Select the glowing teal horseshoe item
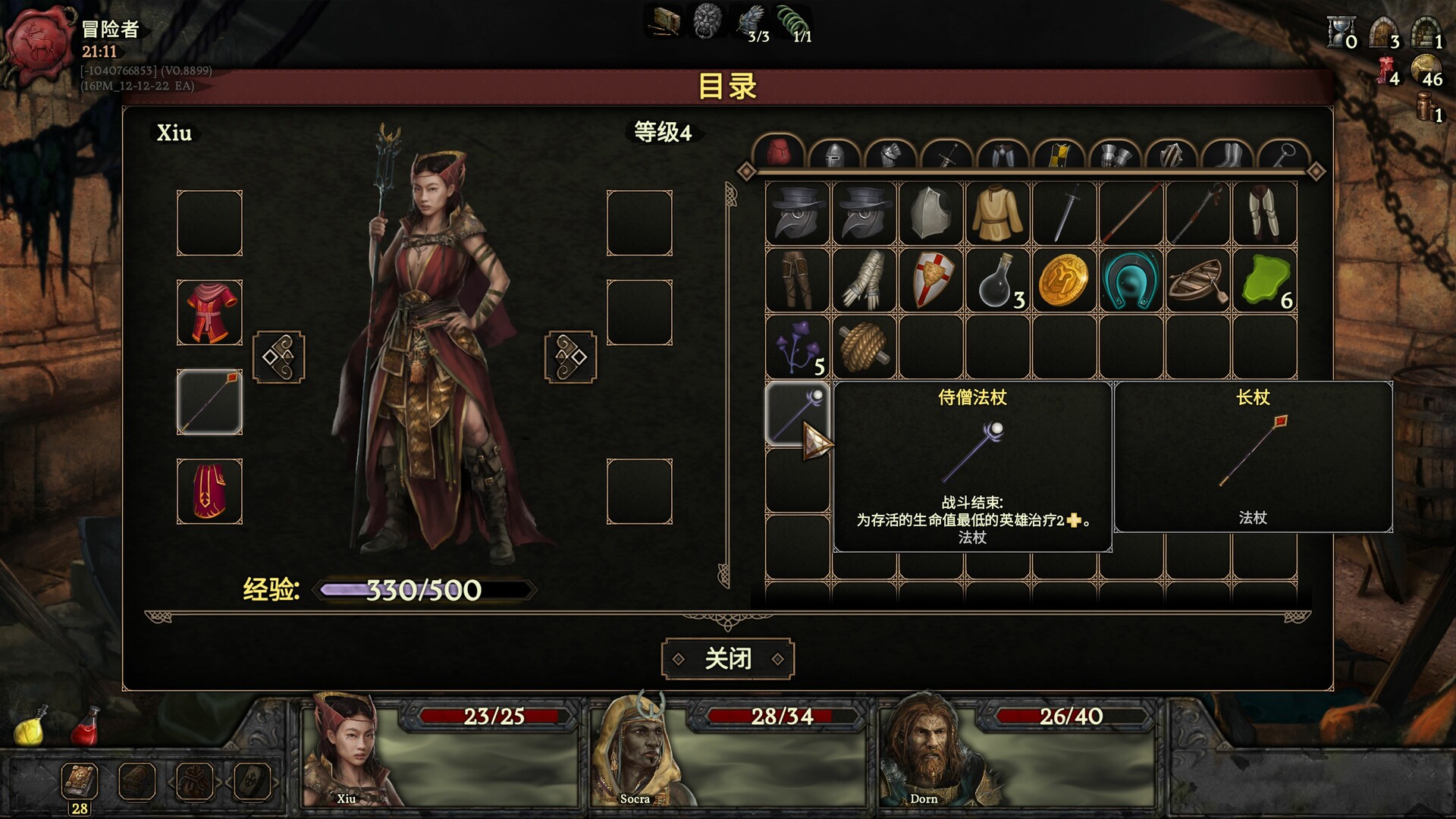This screenshot has width=1456, height=819. [x=1131, y=280]
